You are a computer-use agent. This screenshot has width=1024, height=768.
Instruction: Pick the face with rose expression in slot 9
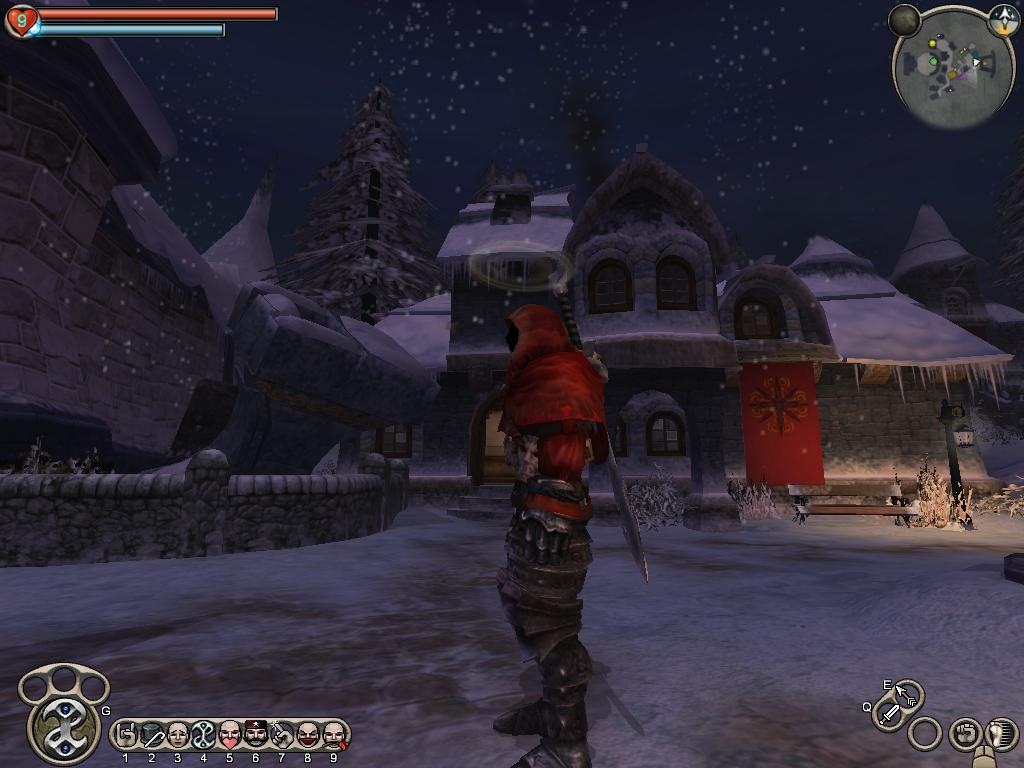[x=334, y=735]
